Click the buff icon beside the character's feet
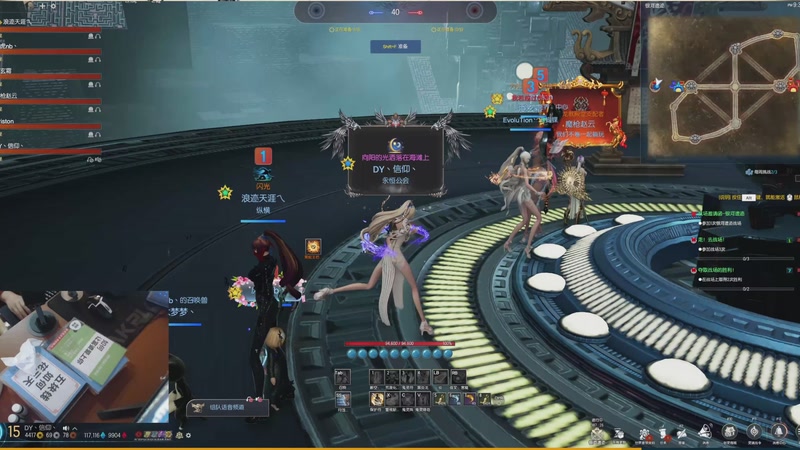This screenshot has height=450, width=800. click(x=313, y=246)
